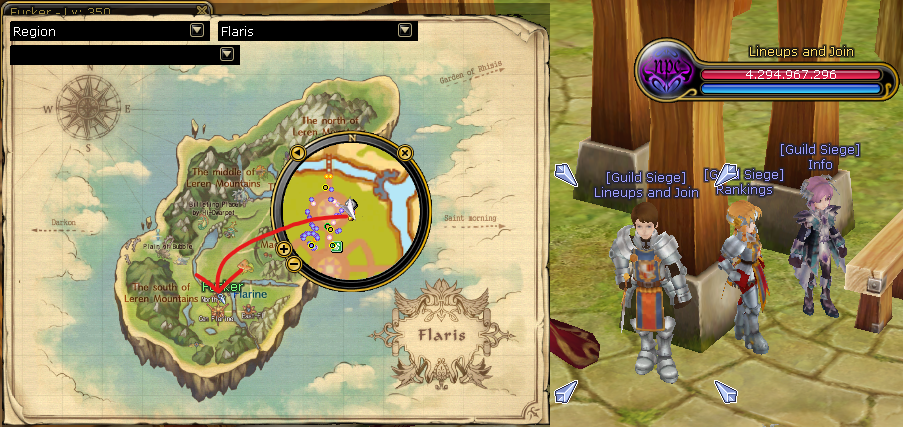Close the circular minimap with X
This screenshot has width=903, height=427.
[x=405, y=152]
